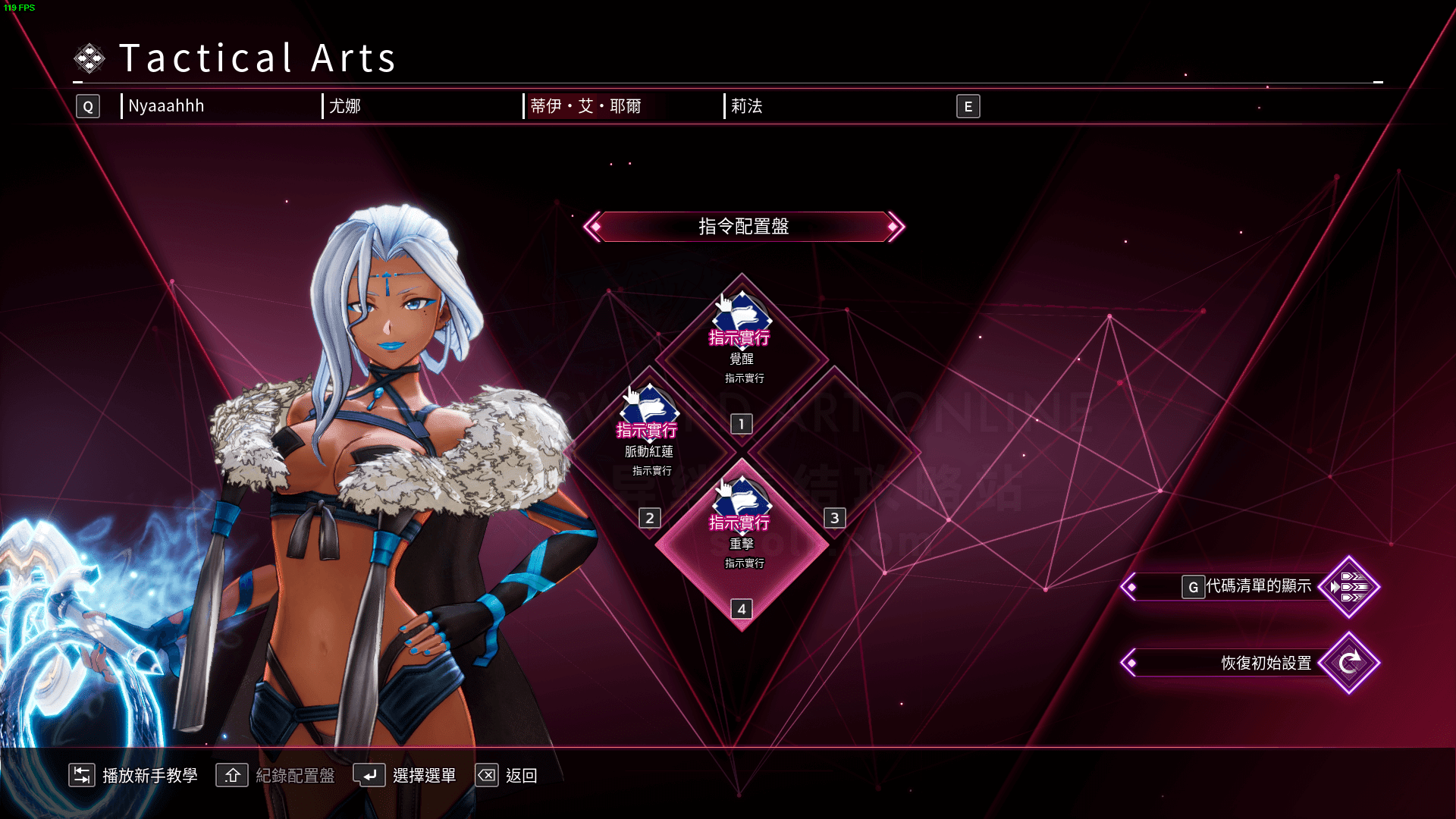Viewport: 1456px width, 819px height.
Task: Click the right arrow of 指令配置盤 header
Action: [x=895, y=227]
